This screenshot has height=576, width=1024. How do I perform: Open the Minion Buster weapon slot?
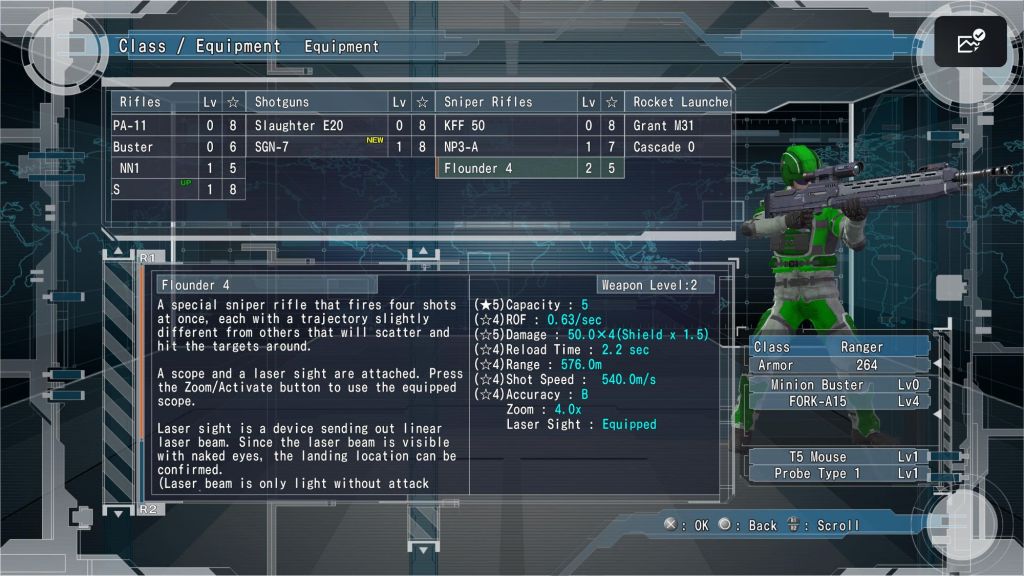click(x=840, y=385)
